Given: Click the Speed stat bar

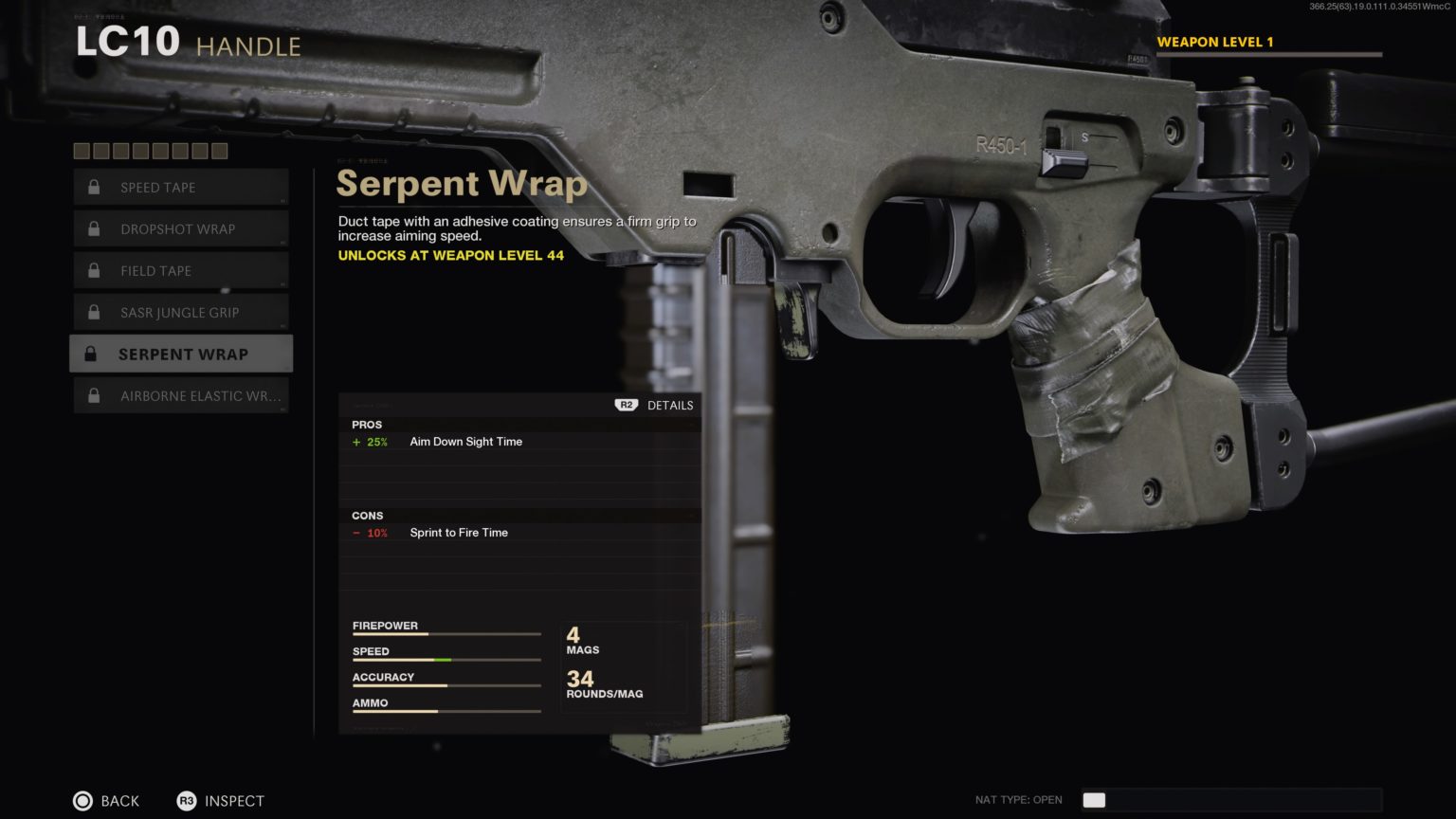Looking at the screenshot, I should click(x=446, y=659).
